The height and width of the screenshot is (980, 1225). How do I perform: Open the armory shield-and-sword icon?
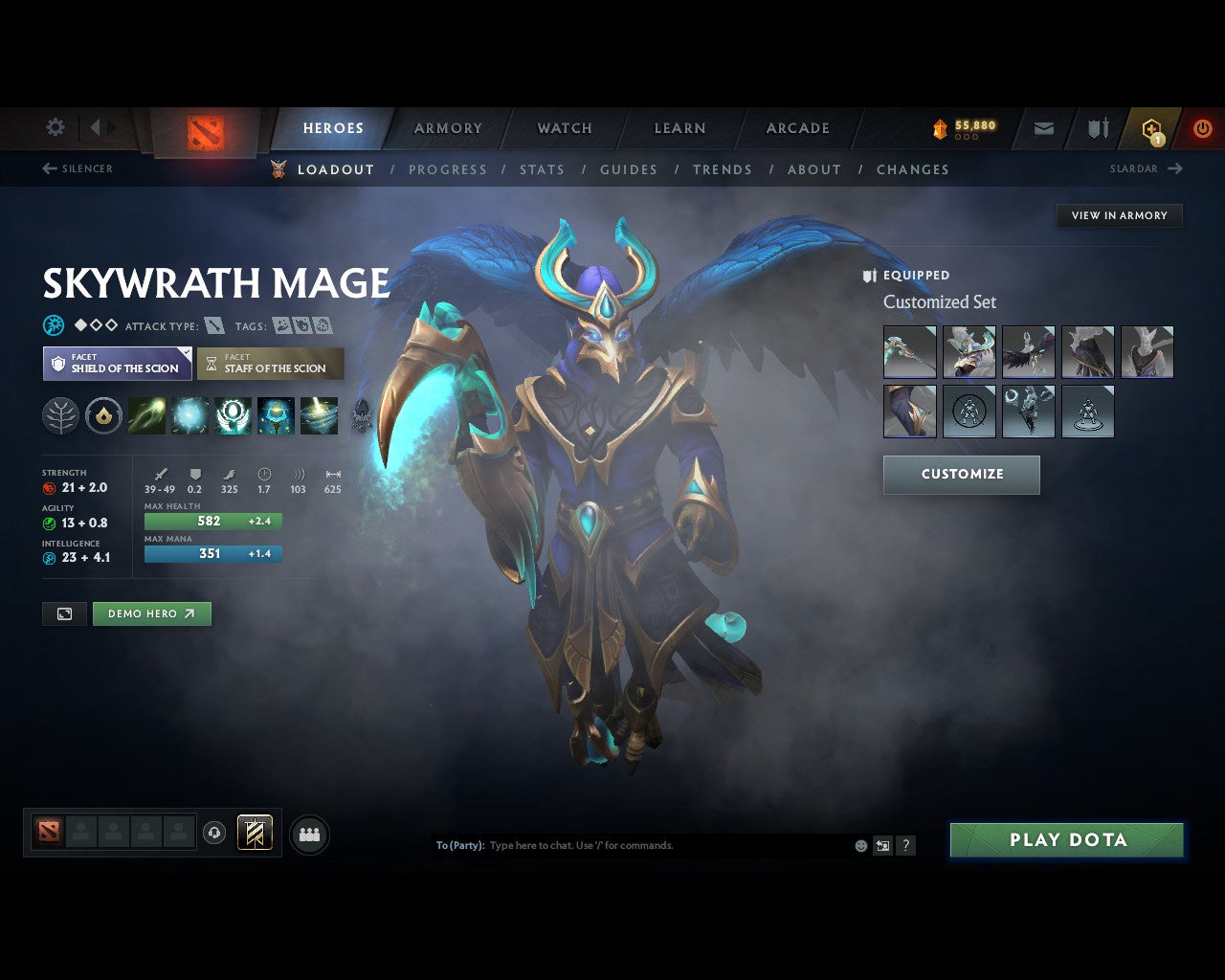(x=1097, y=127)
